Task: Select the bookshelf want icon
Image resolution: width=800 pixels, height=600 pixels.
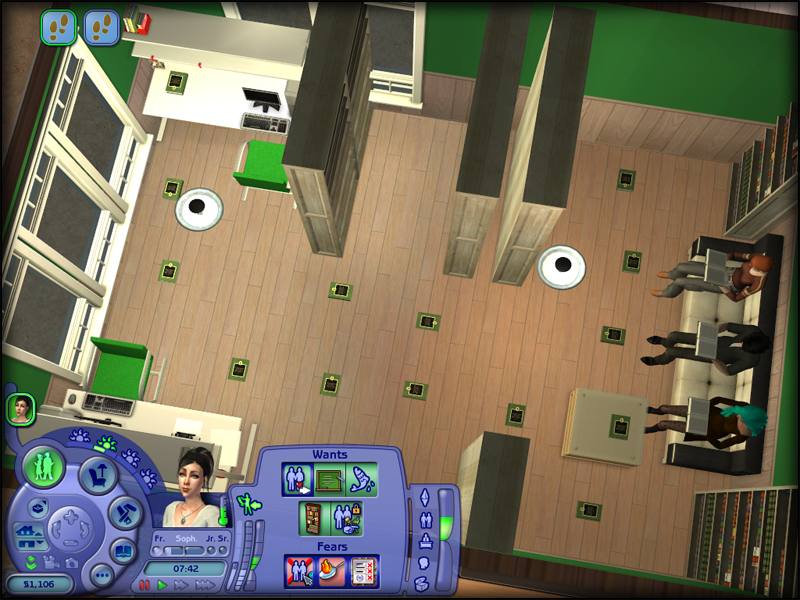Action: [313, 518]
